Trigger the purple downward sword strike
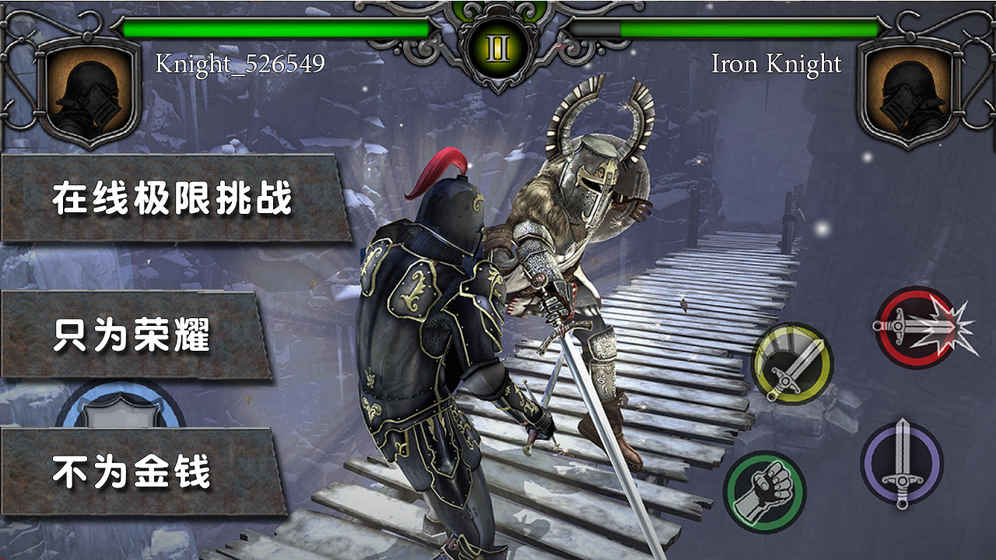996x560 pixels. [x=902, y=463]
